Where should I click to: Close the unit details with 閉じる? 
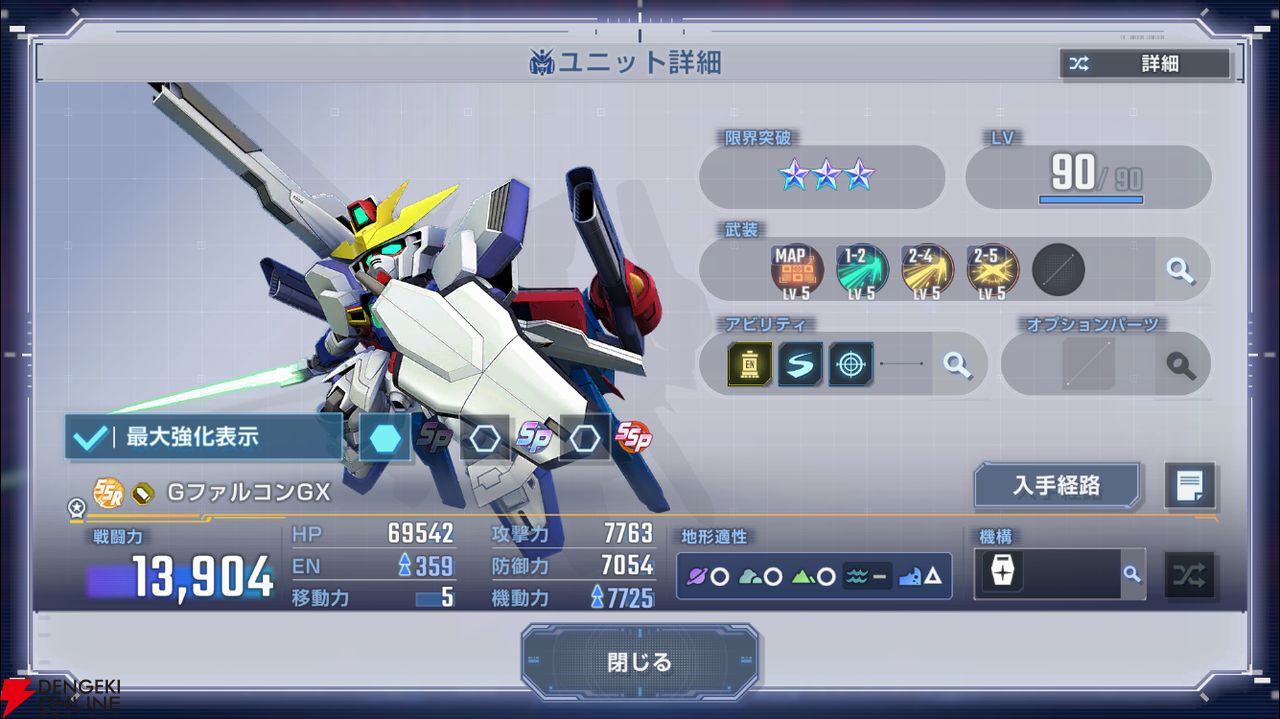(640, 662)
